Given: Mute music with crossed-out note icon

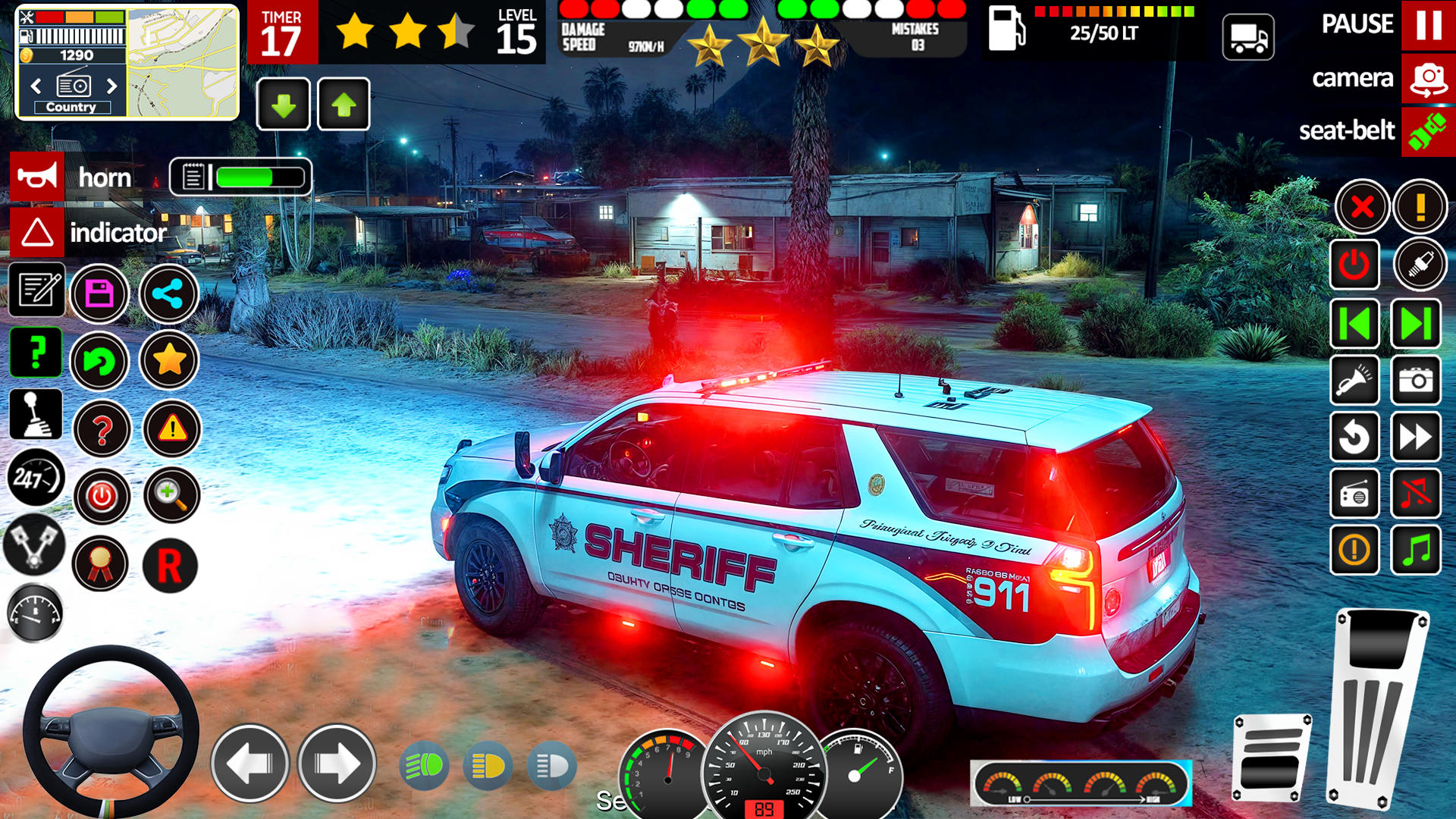Looking at the screenshot, I should point(1415,494).
